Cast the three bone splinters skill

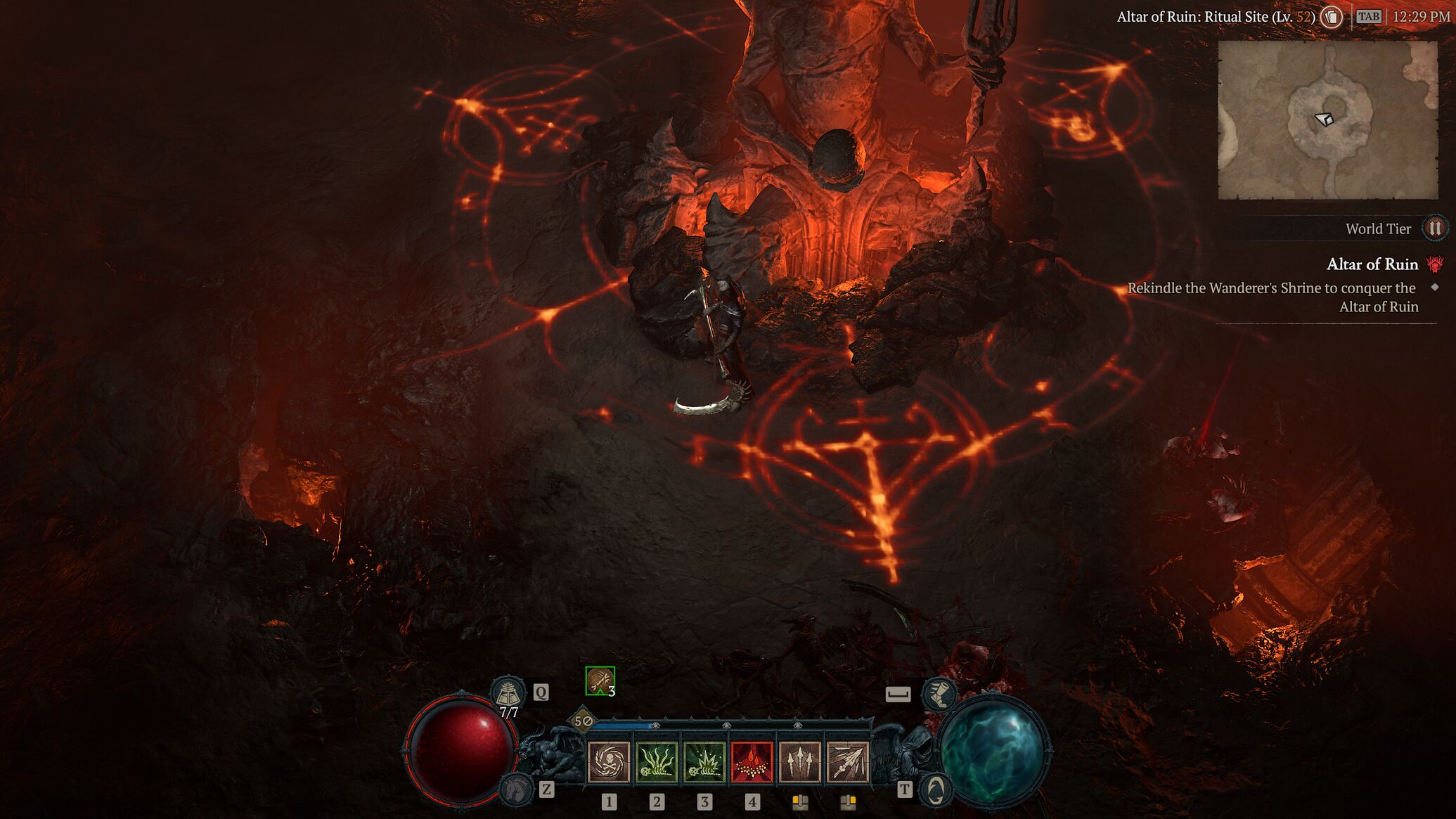pos(799,762)
